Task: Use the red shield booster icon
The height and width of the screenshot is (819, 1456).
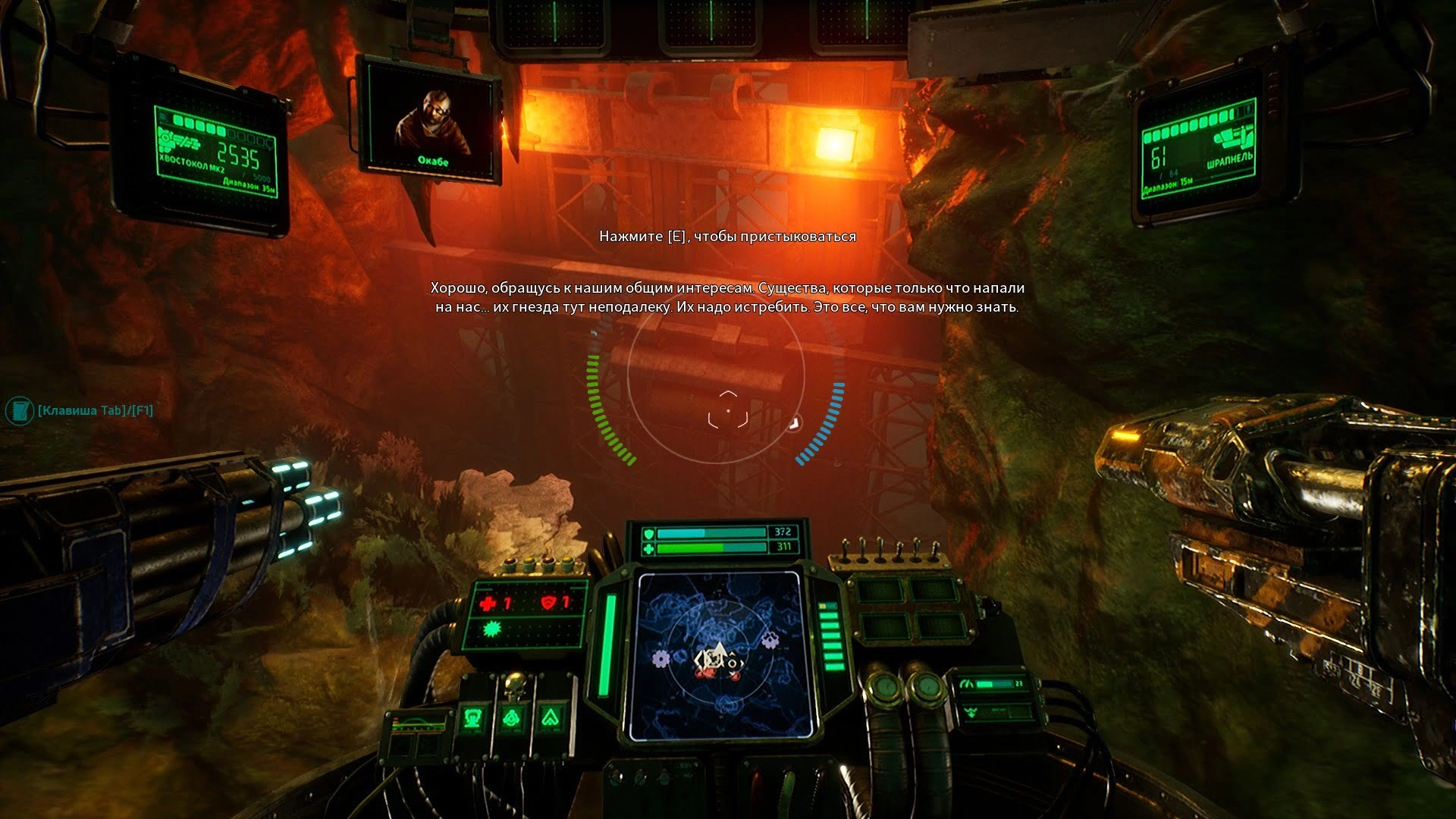Action: point(548,604)
